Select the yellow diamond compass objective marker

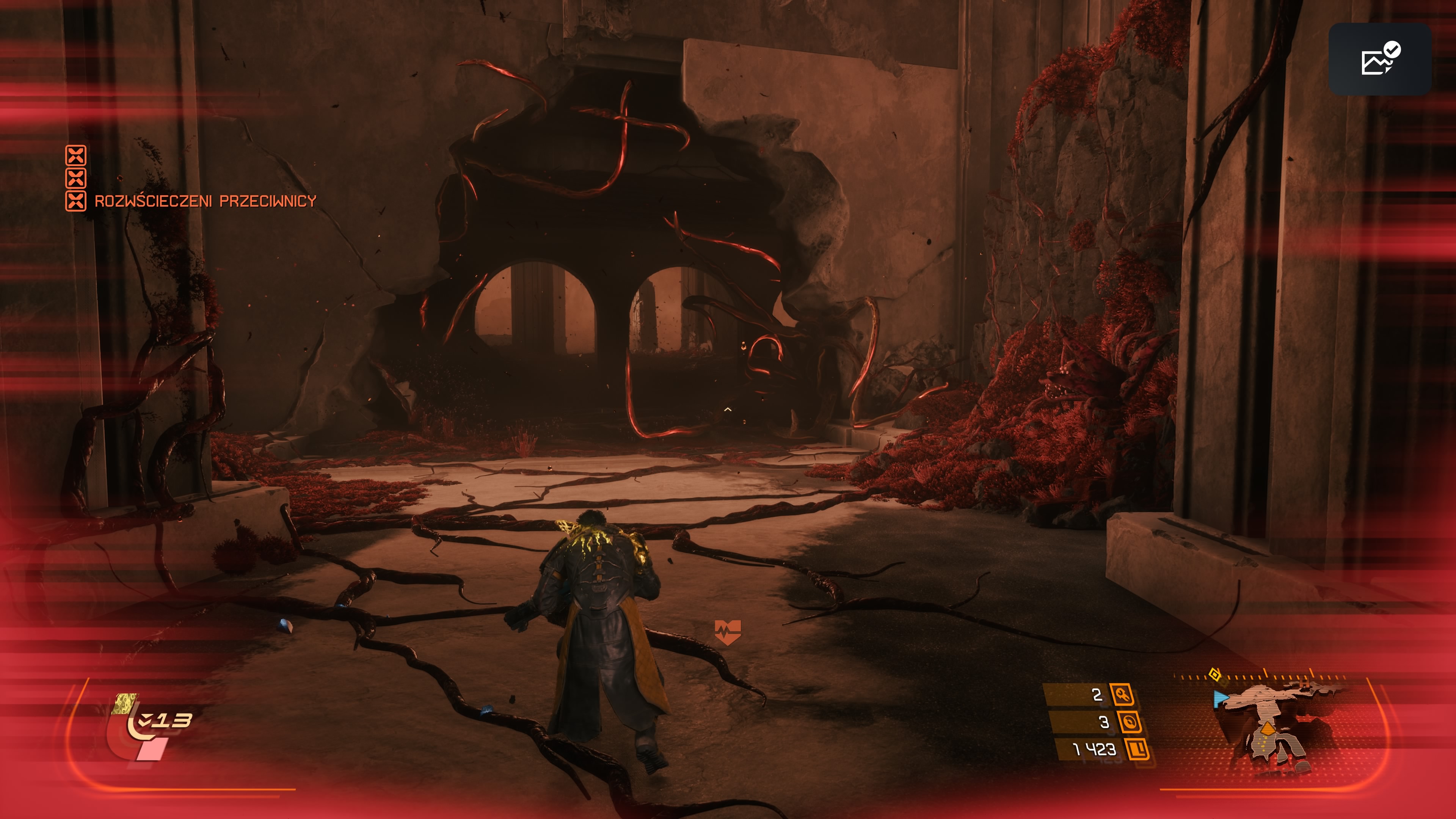1214,674
